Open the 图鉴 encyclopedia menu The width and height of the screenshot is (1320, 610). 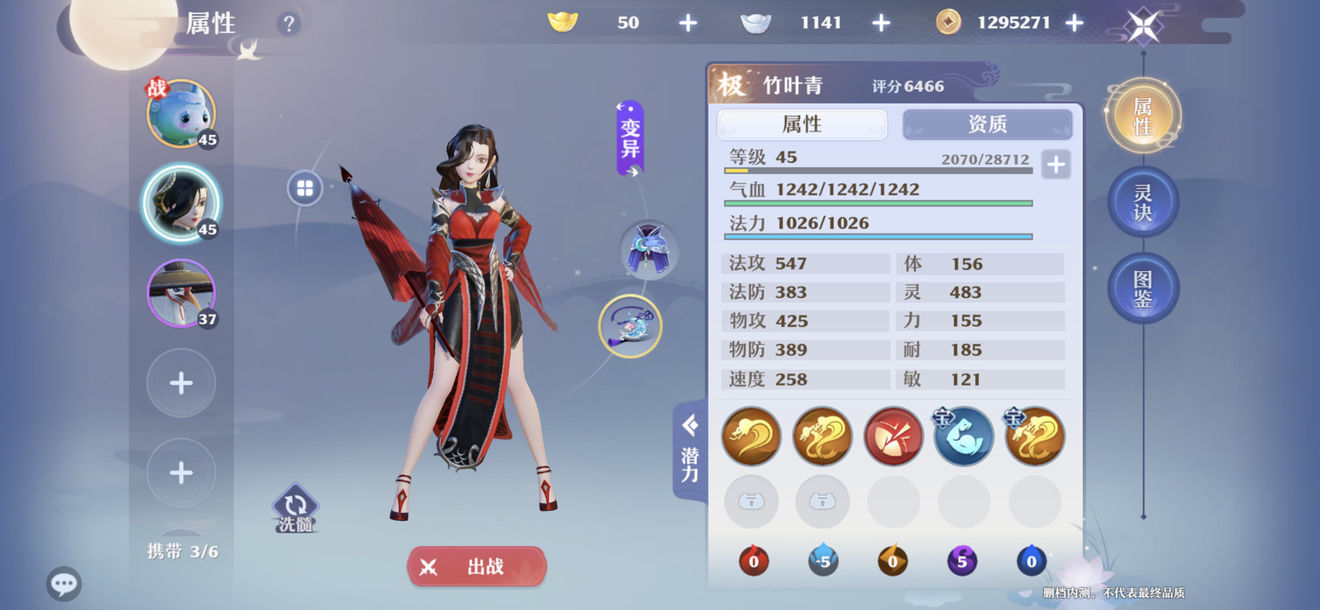(x=1143, y=288)
